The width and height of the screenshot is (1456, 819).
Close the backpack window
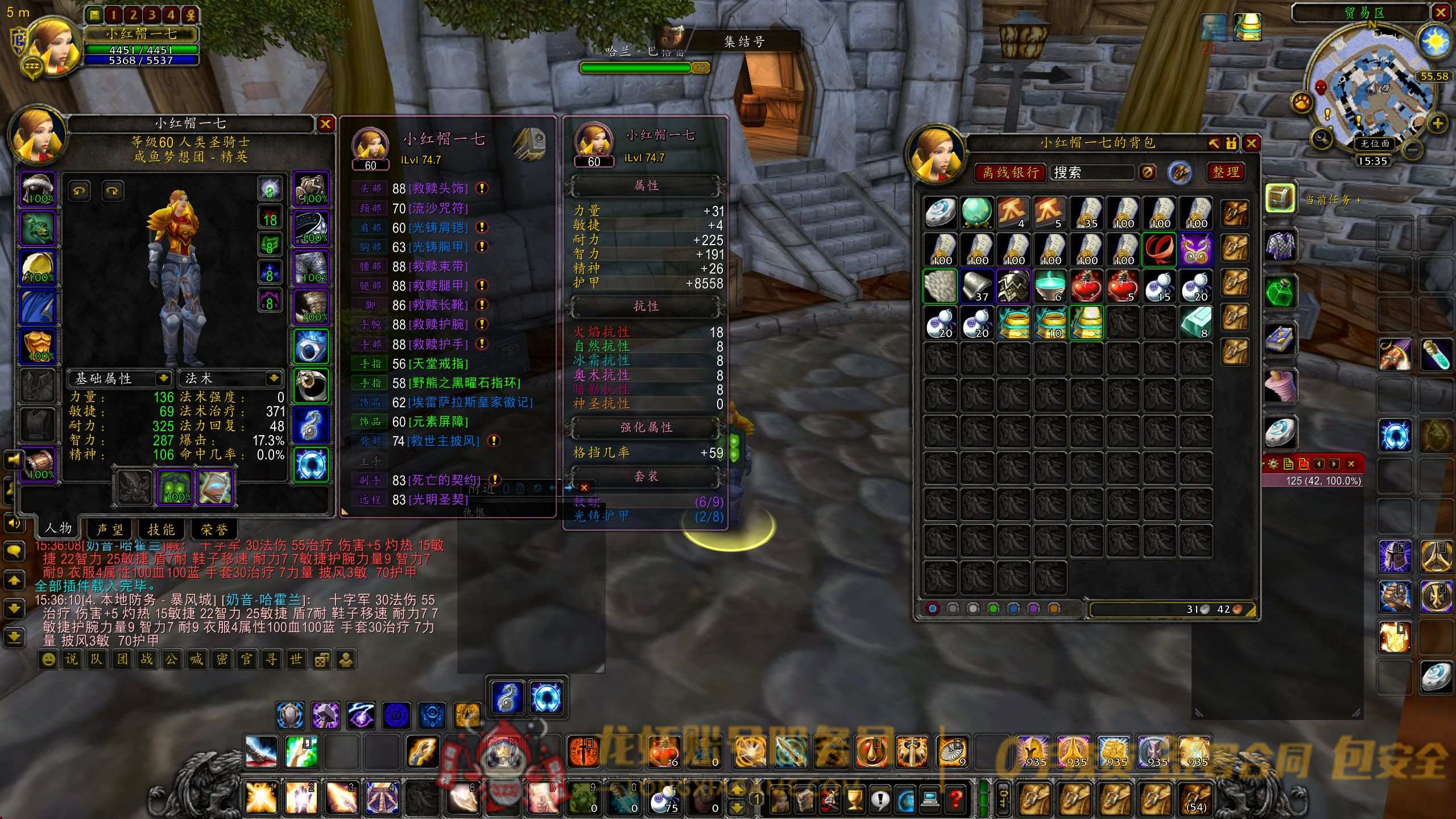(x=1251, y=143)
